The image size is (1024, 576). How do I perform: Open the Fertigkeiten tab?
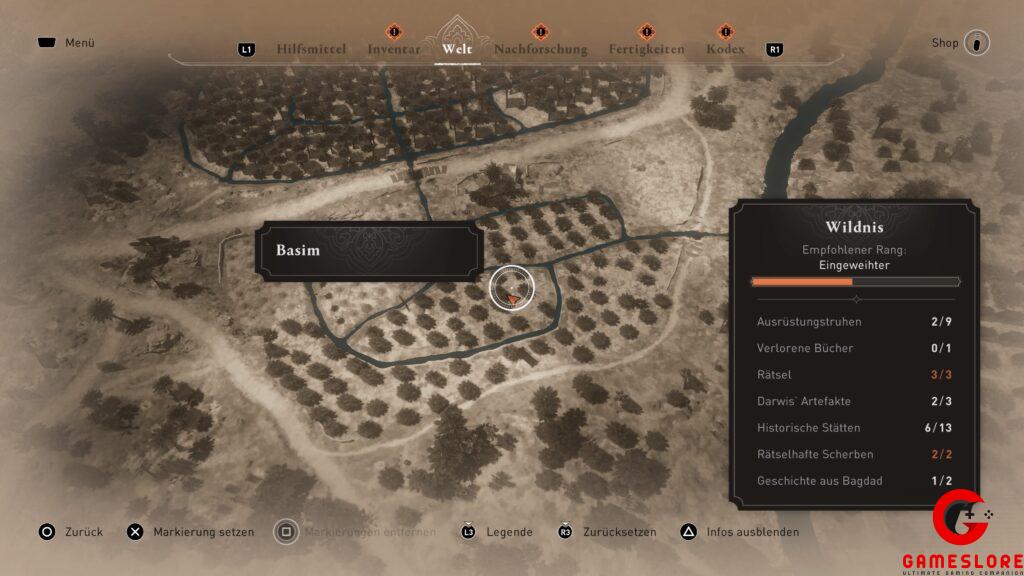click(647, 49)
